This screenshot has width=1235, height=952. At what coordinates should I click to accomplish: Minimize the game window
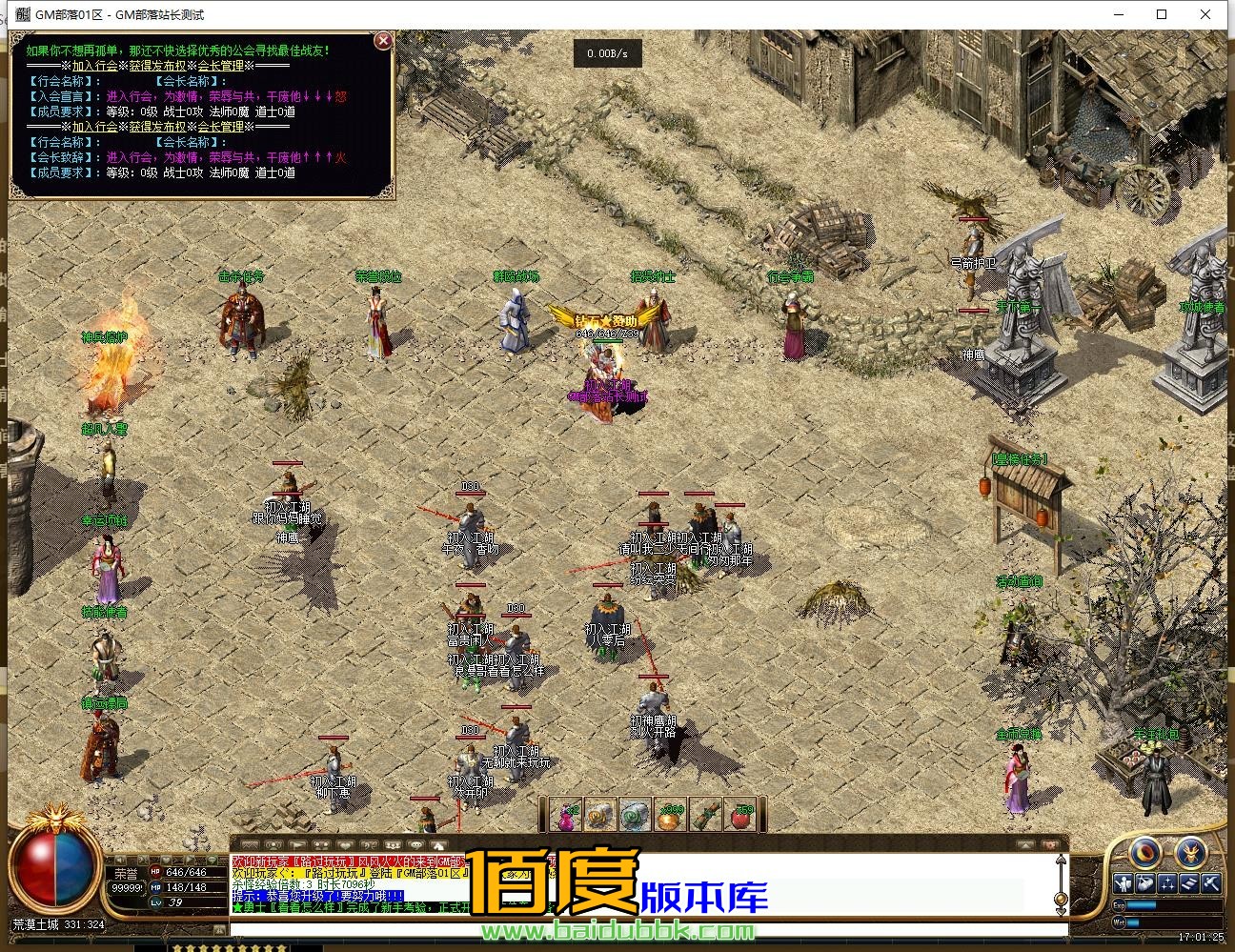click(x=1117, y=14)
